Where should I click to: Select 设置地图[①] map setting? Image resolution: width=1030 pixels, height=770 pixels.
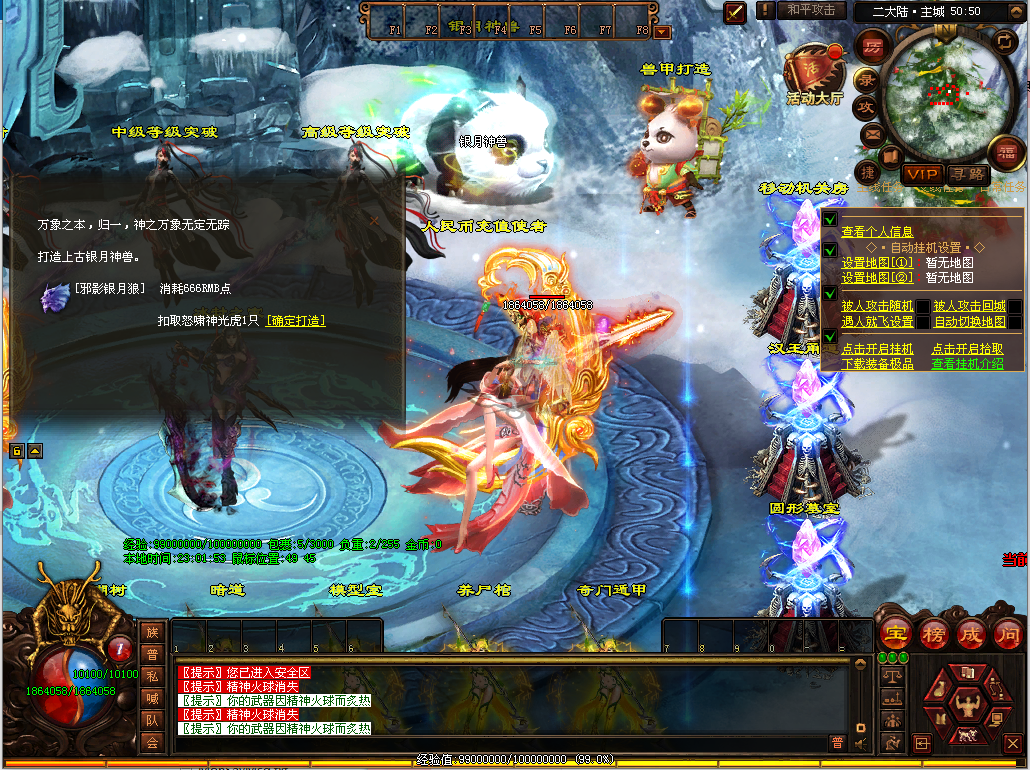coord(877,263)
